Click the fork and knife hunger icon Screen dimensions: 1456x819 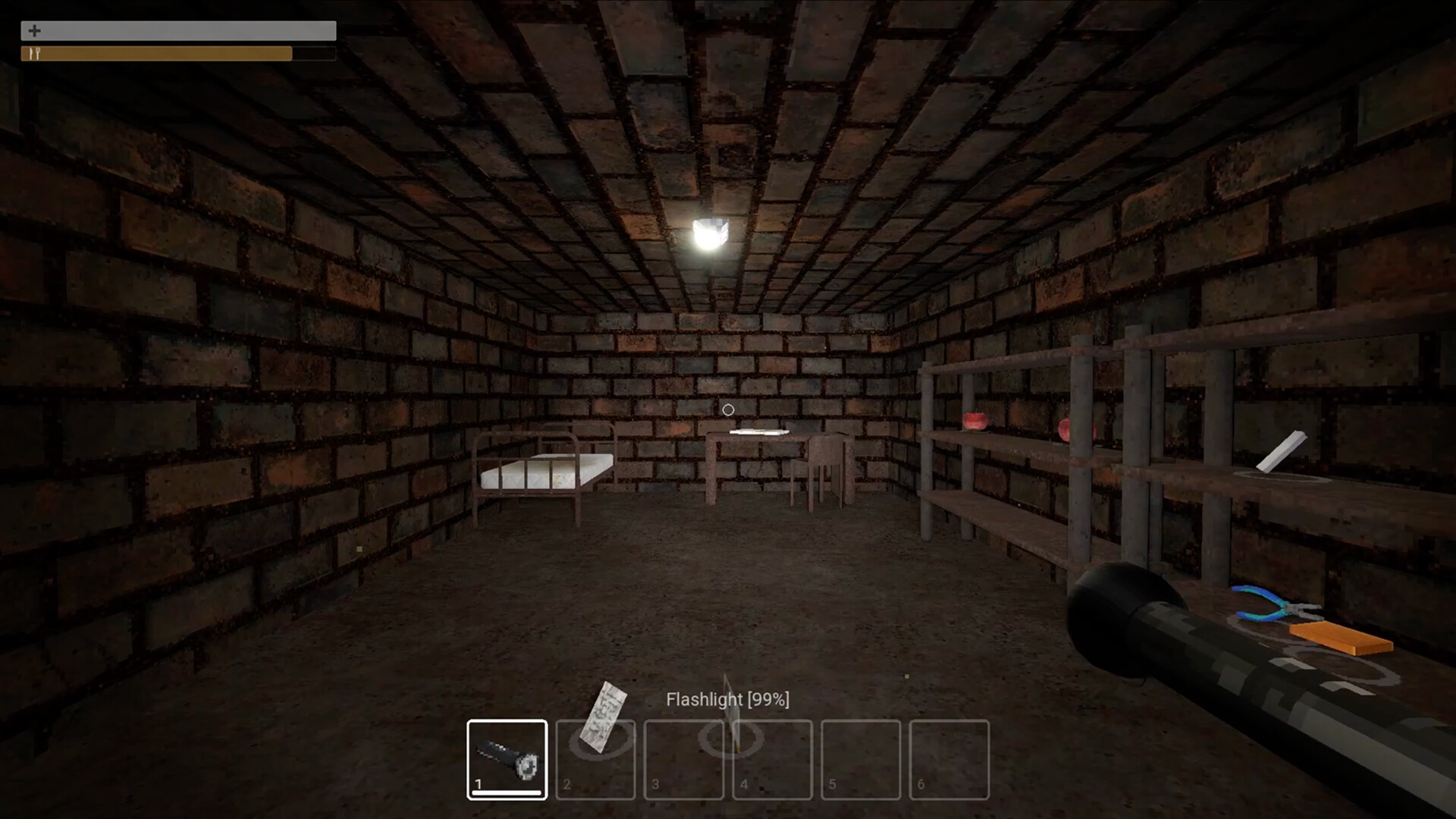click(33, 53)
